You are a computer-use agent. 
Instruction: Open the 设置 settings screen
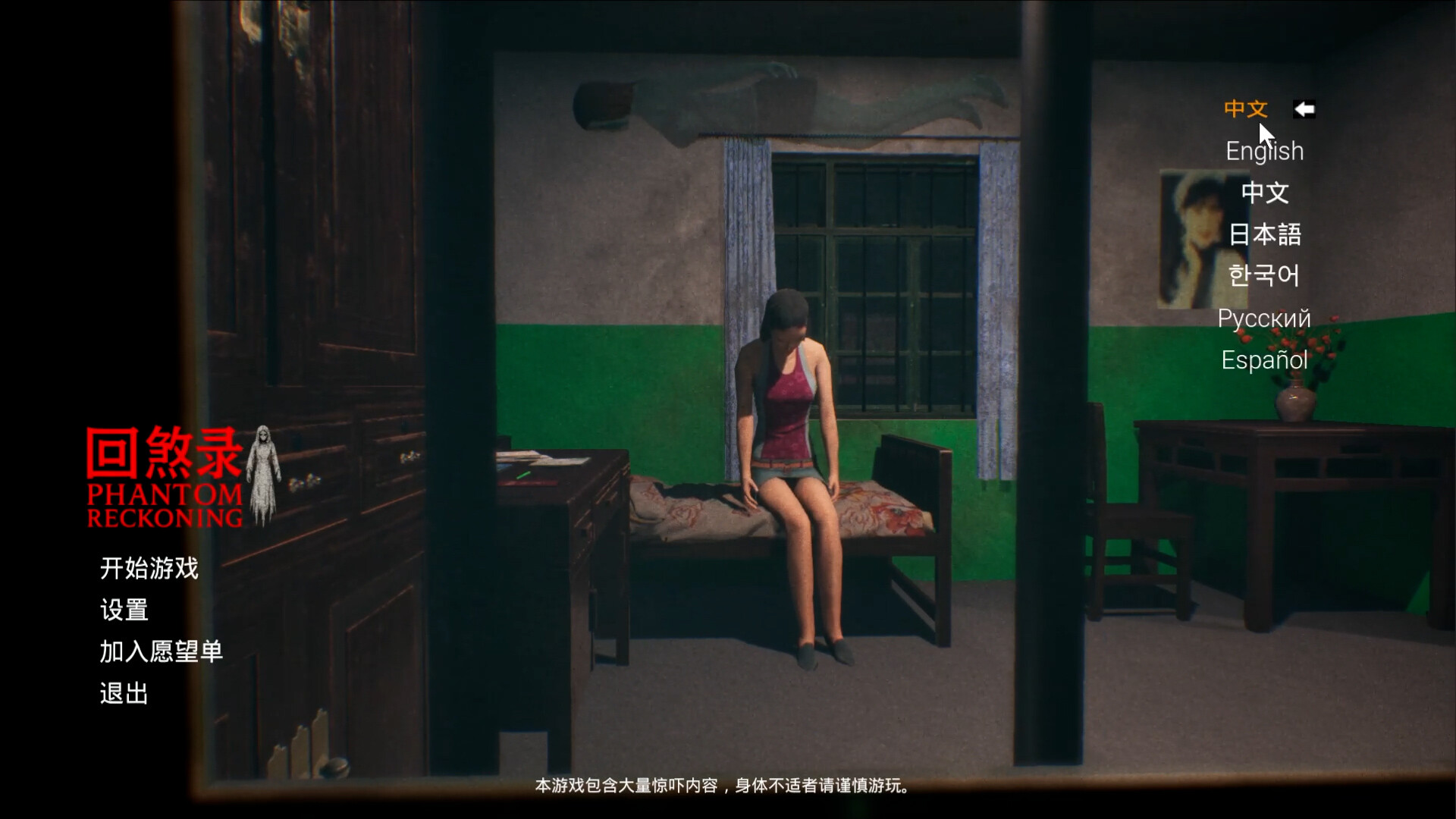(124, 610)
